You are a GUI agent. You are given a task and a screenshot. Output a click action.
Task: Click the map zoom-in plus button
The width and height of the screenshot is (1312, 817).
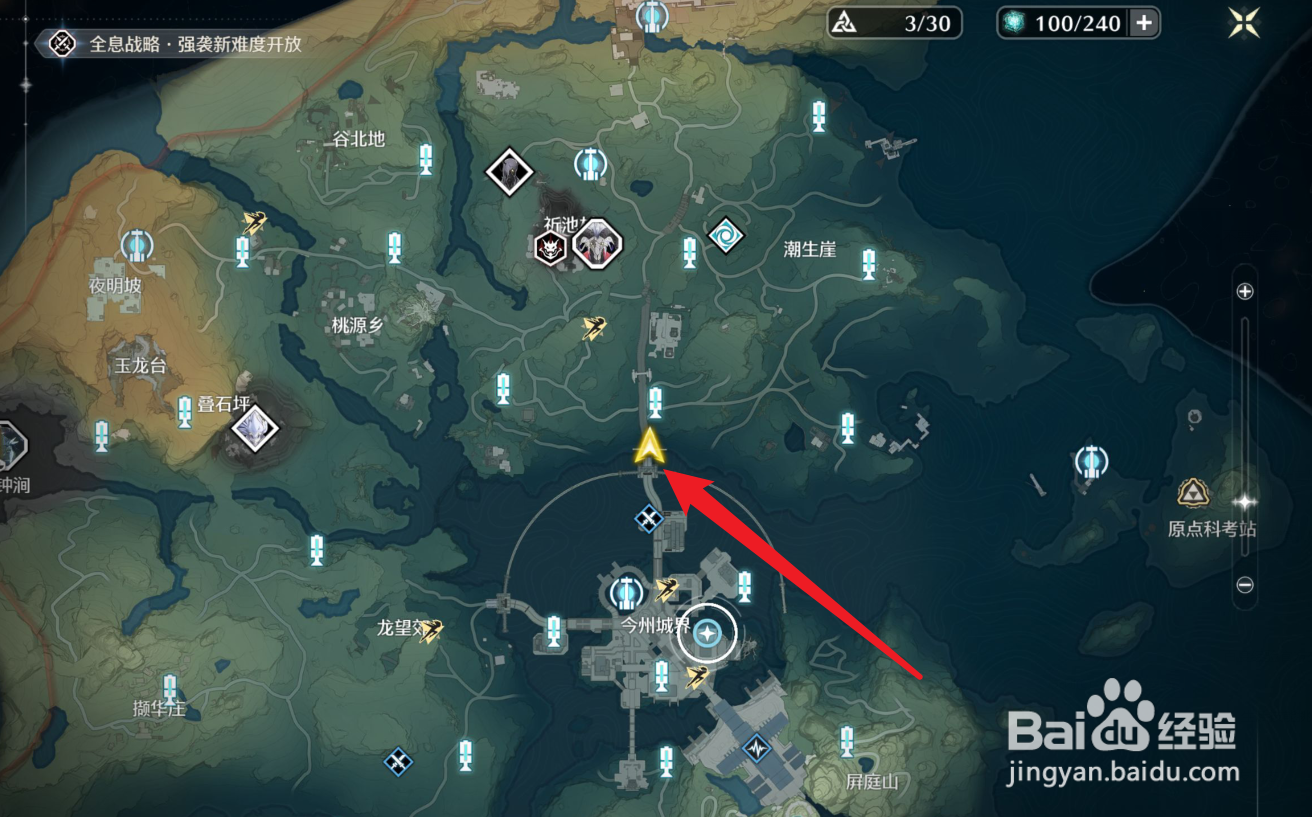pyautogui.click(x=1245, y=292)
